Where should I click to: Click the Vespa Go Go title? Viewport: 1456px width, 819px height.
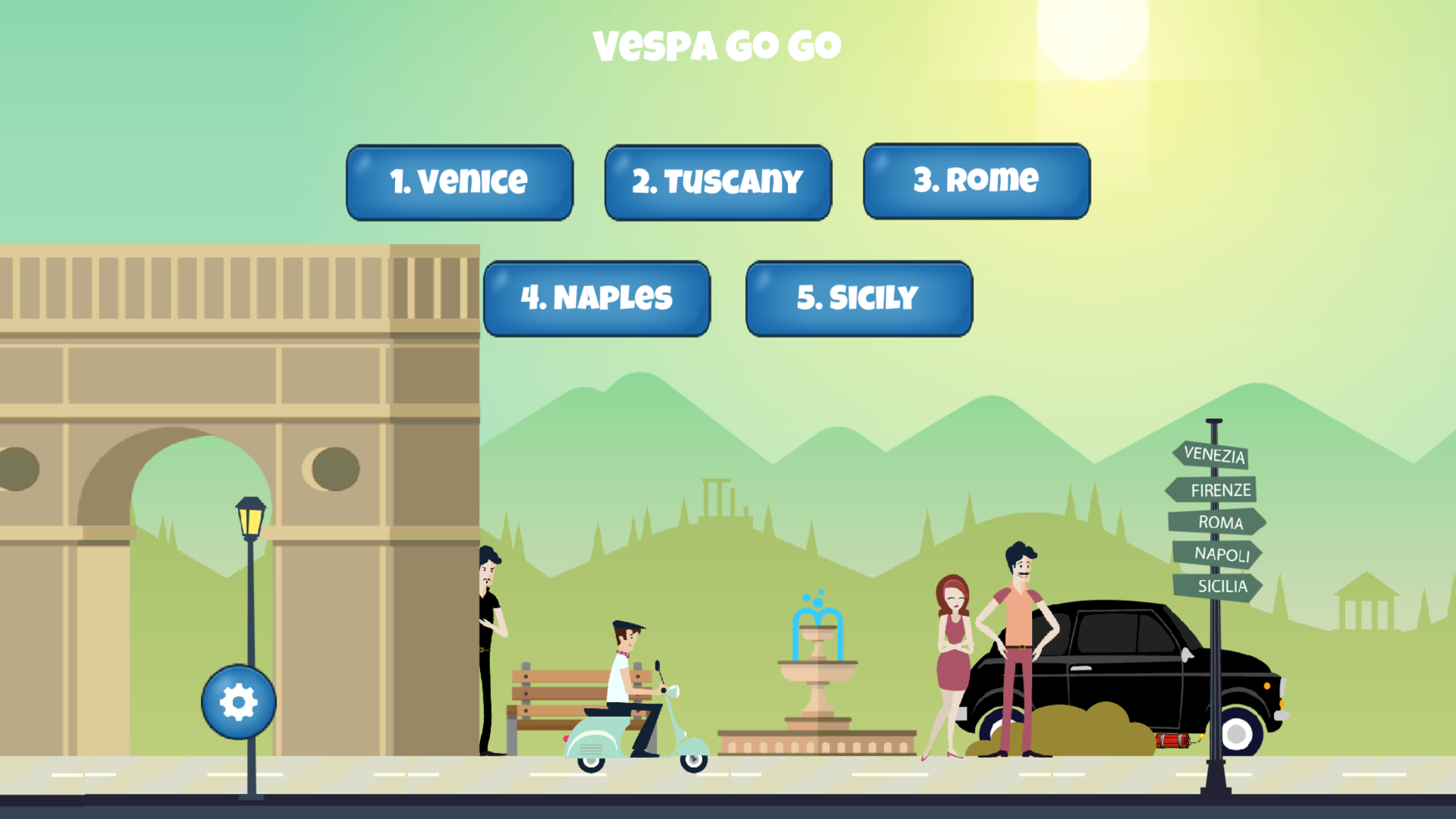click(717, 45)
